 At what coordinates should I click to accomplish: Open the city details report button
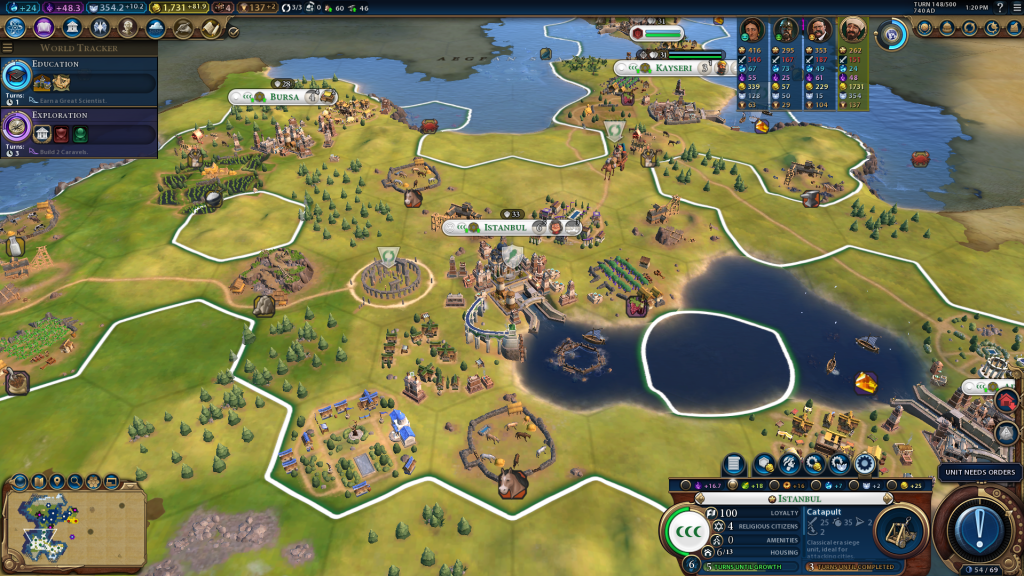(734, 464)
